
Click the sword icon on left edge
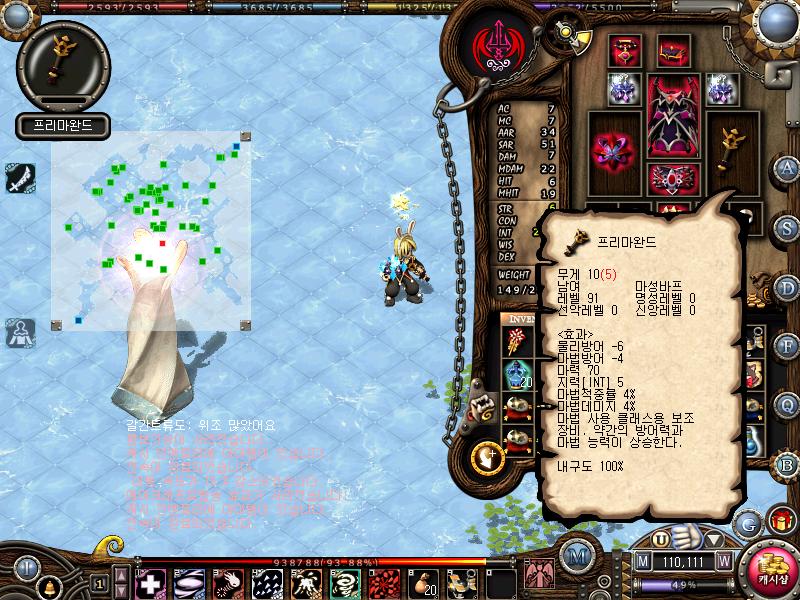[x=20, y=176]
